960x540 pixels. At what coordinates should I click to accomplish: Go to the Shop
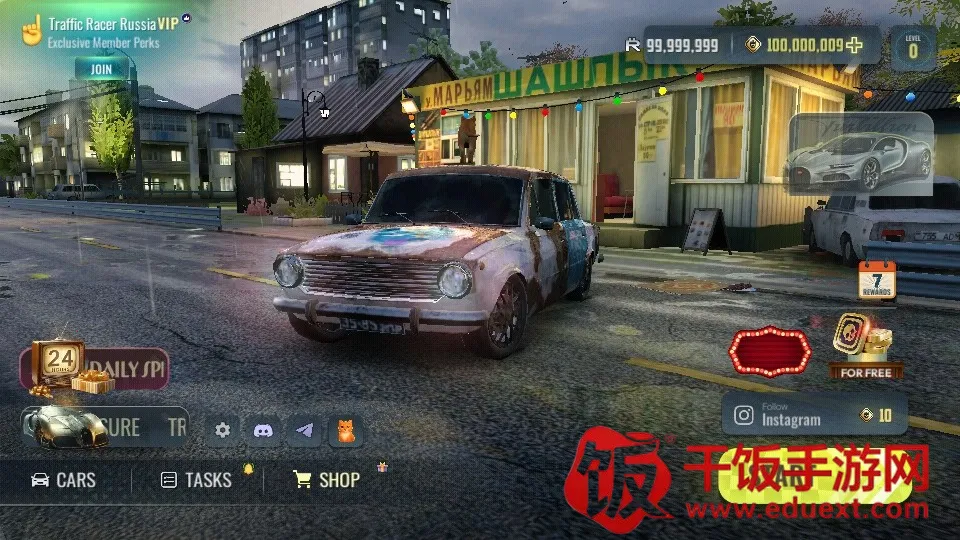[x=327, y=480]
